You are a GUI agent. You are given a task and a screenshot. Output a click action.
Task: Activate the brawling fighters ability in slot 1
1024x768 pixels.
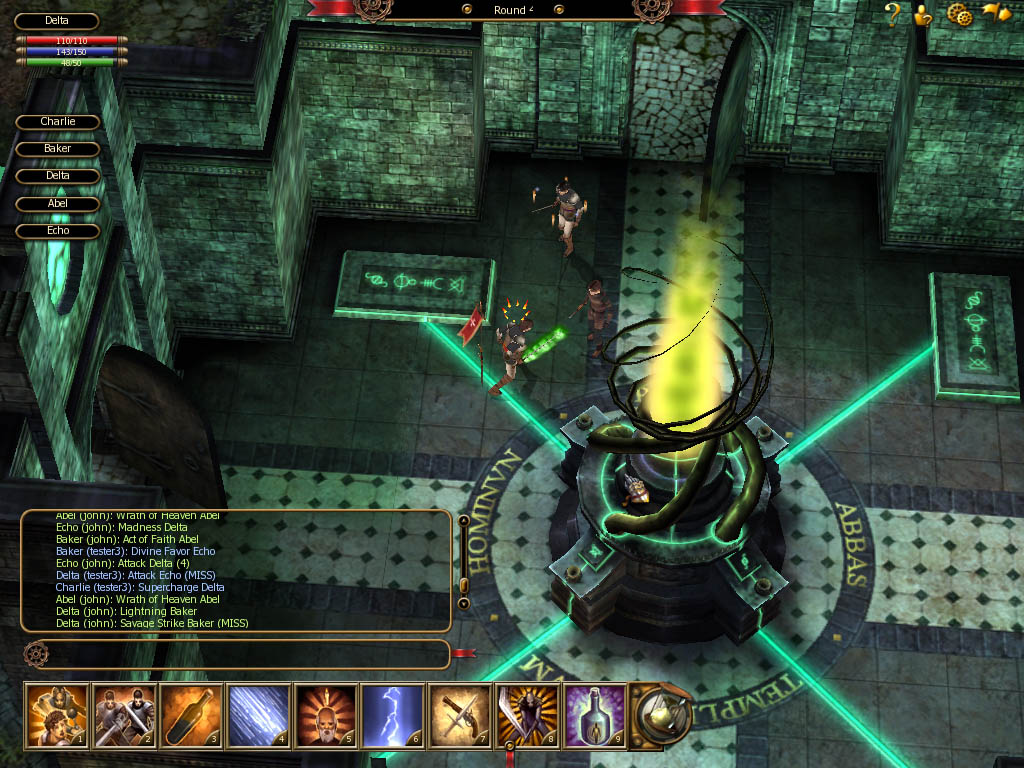(57, 714)
